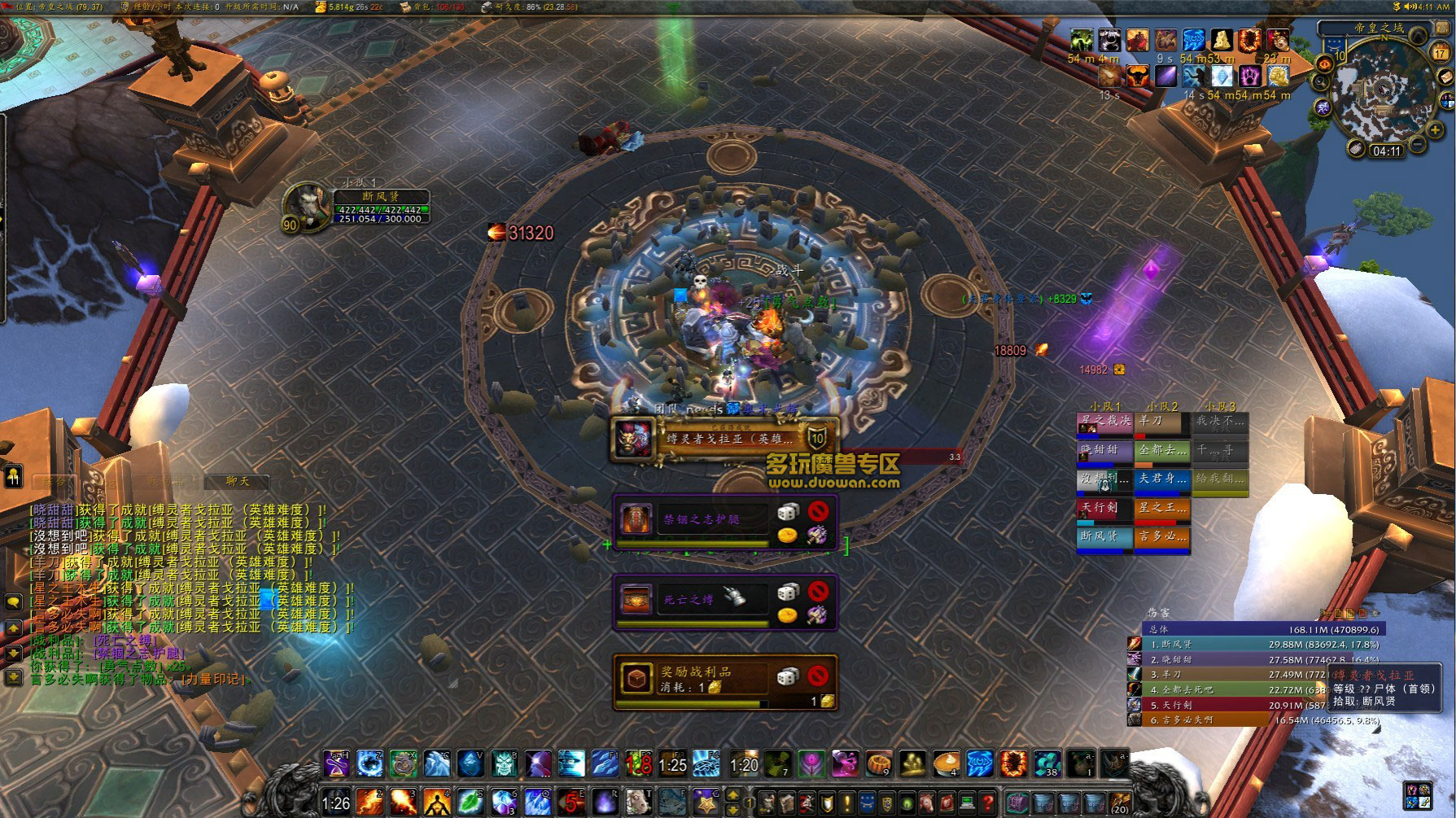Screen dimensions: 1456x818
Task: Roll need on 禁锢之志护腿 with the dice
Action: [787, 512]
